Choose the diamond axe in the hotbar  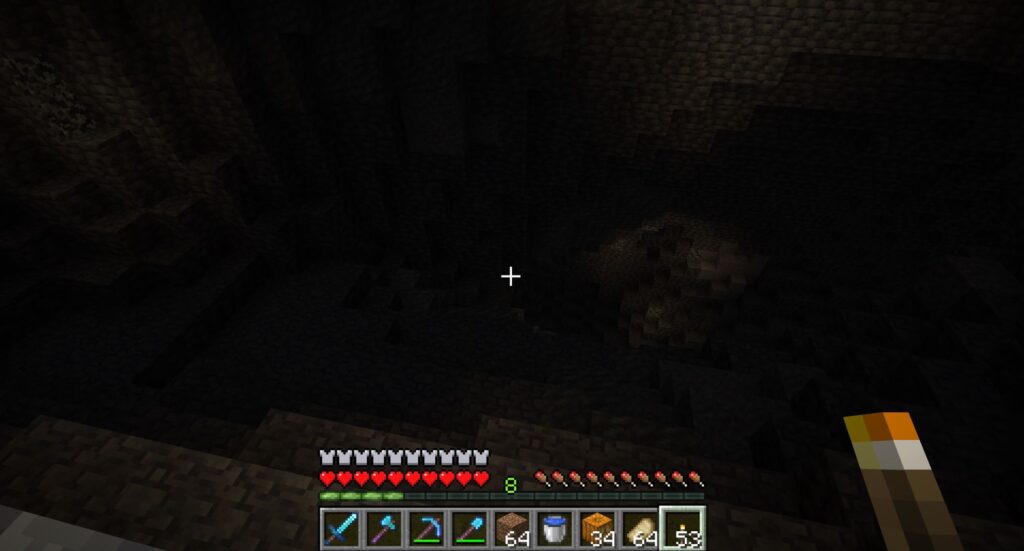tap(383, 528)
